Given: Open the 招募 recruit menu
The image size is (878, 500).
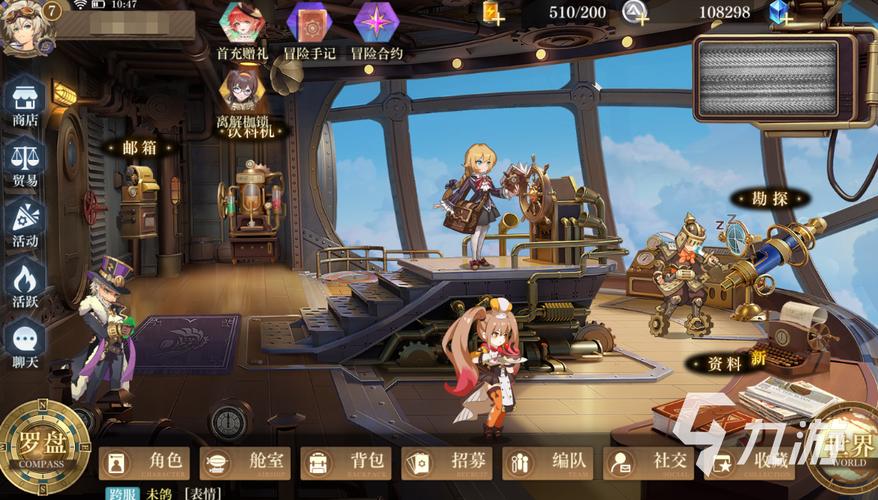Looking at the screenshot, I should tap(447, 462).
